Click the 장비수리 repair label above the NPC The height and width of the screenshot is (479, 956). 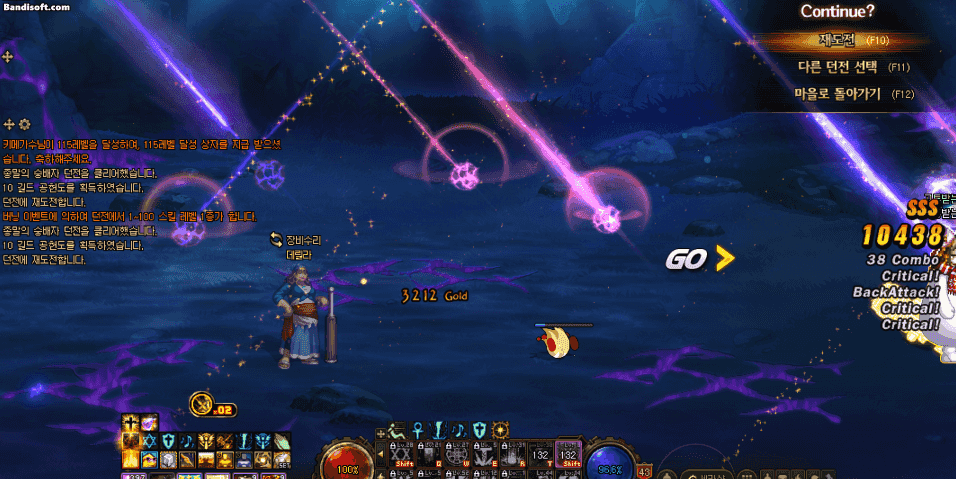pos(300,240)
